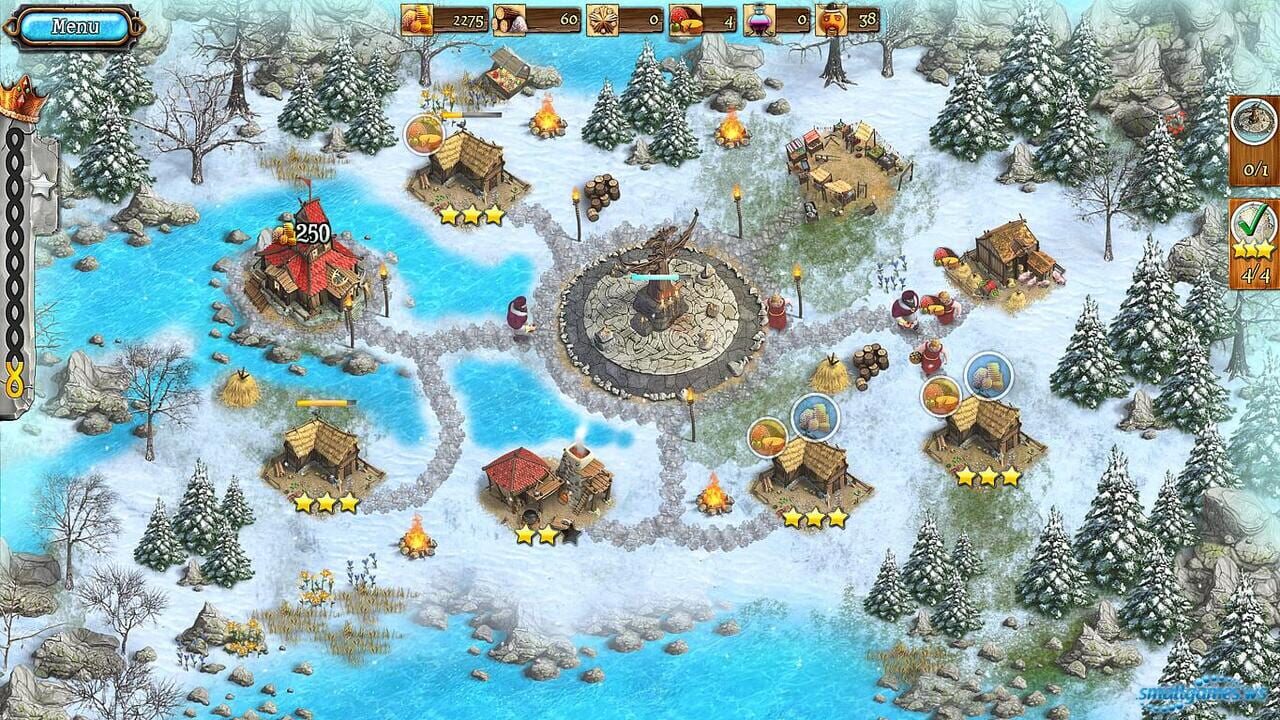Click the three gold stars under the bottom-left cottage
The image size is (1280, 720).
326,500
